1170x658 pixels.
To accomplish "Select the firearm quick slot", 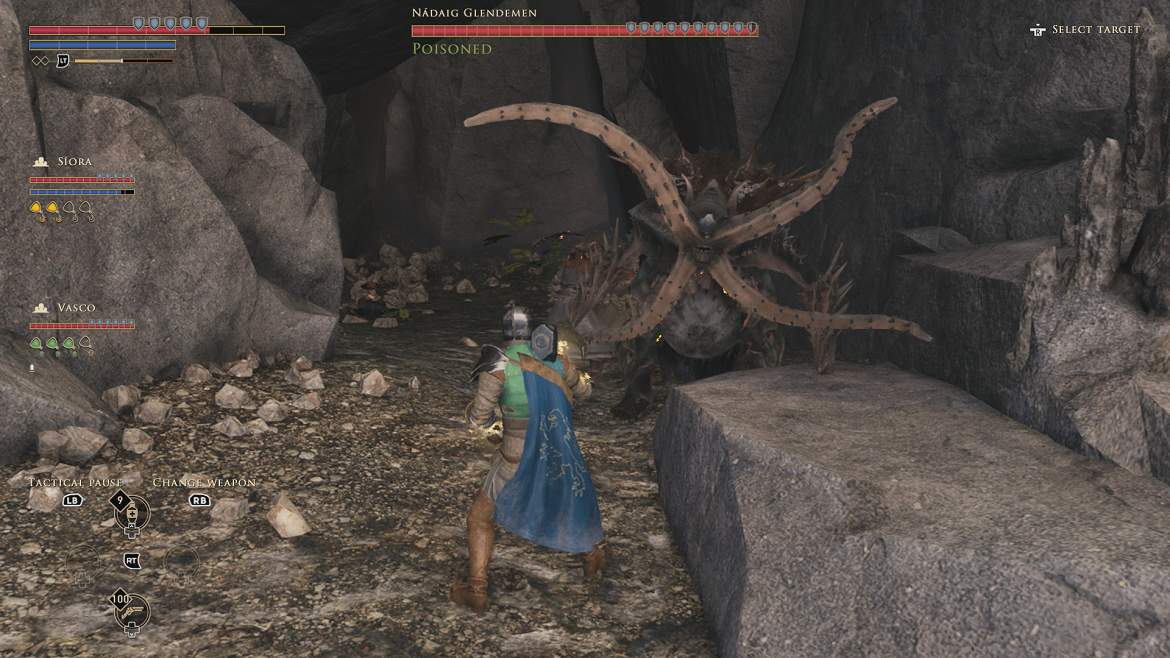I will click(131, 612).
